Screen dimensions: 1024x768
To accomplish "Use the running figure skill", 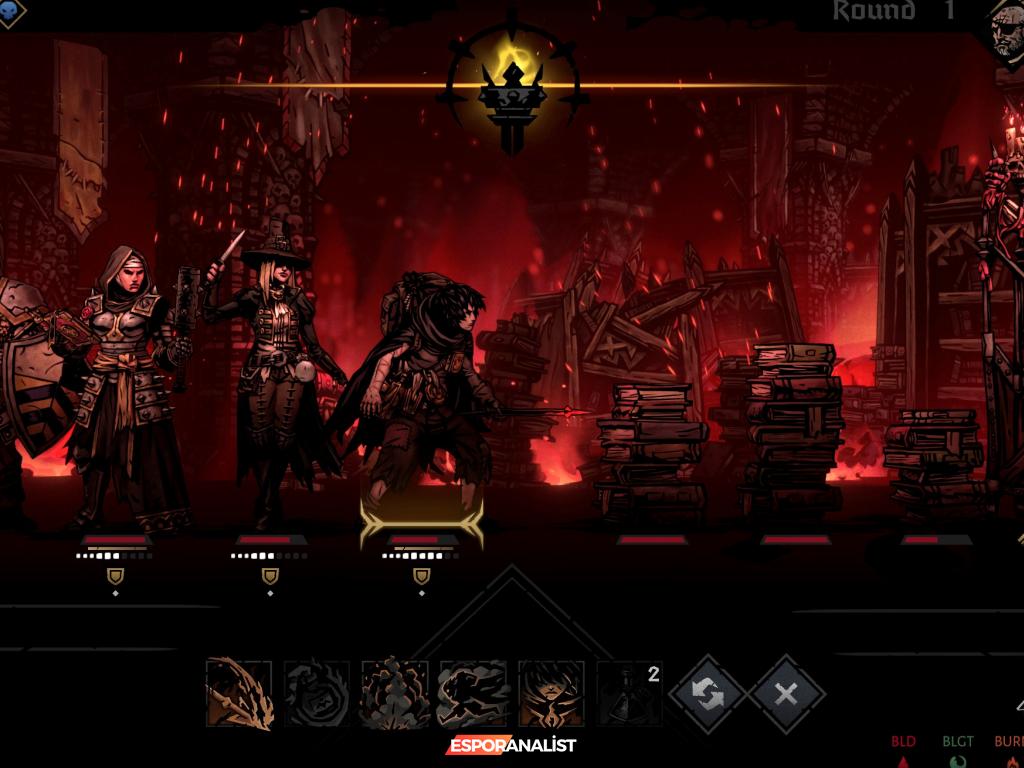I will tap(473, 692).
